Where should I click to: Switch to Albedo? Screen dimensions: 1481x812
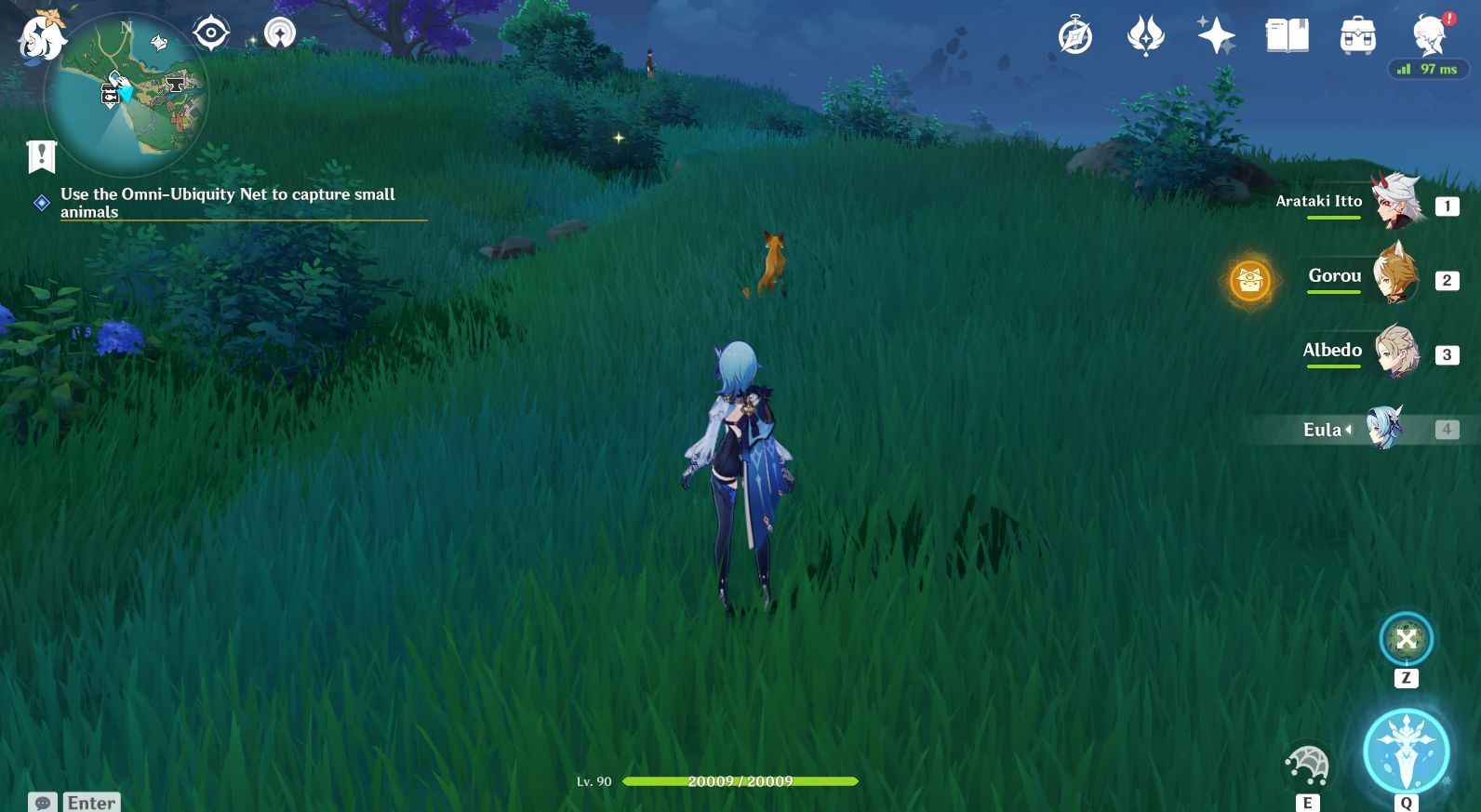(1394, 351)
